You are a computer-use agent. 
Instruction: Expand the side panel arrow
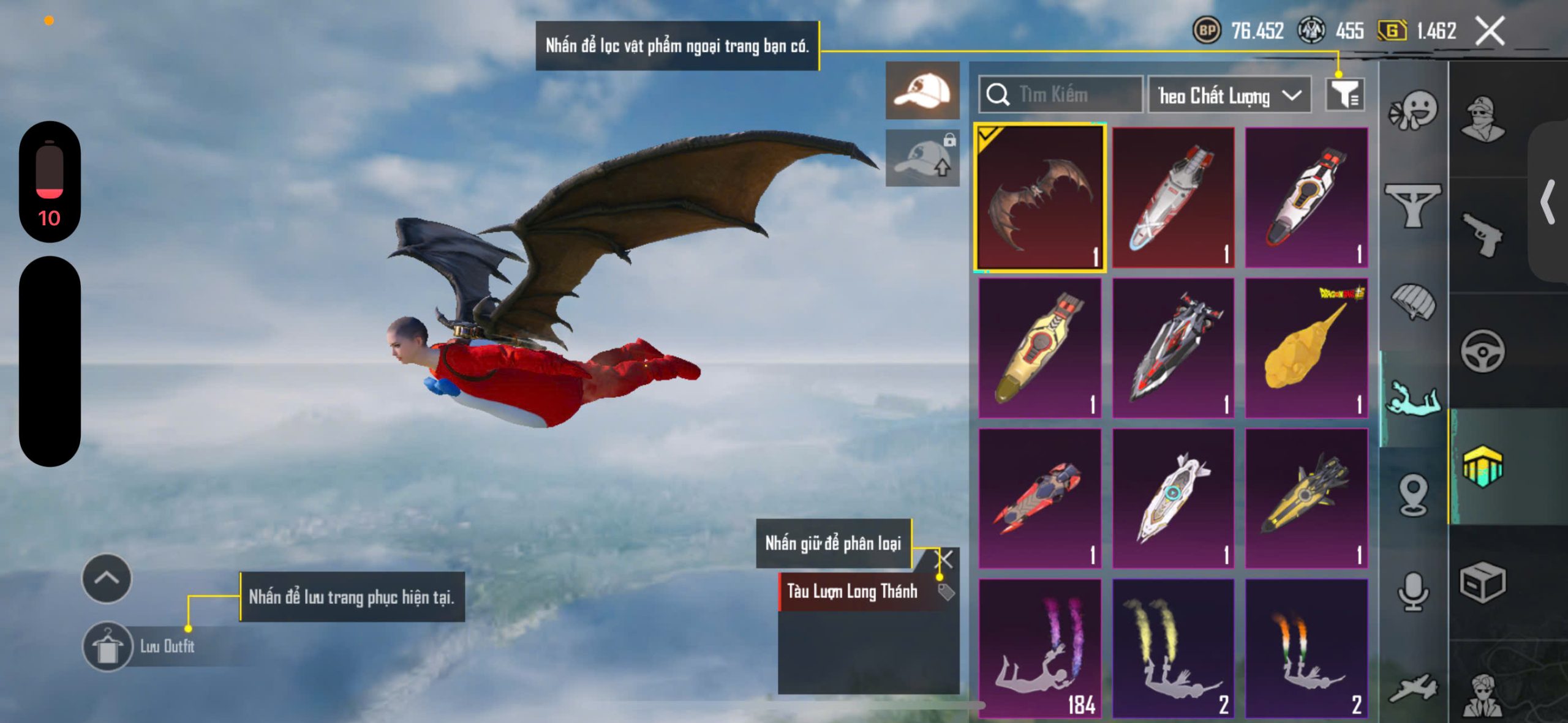pyautogui.click(x=1548, y=202)
